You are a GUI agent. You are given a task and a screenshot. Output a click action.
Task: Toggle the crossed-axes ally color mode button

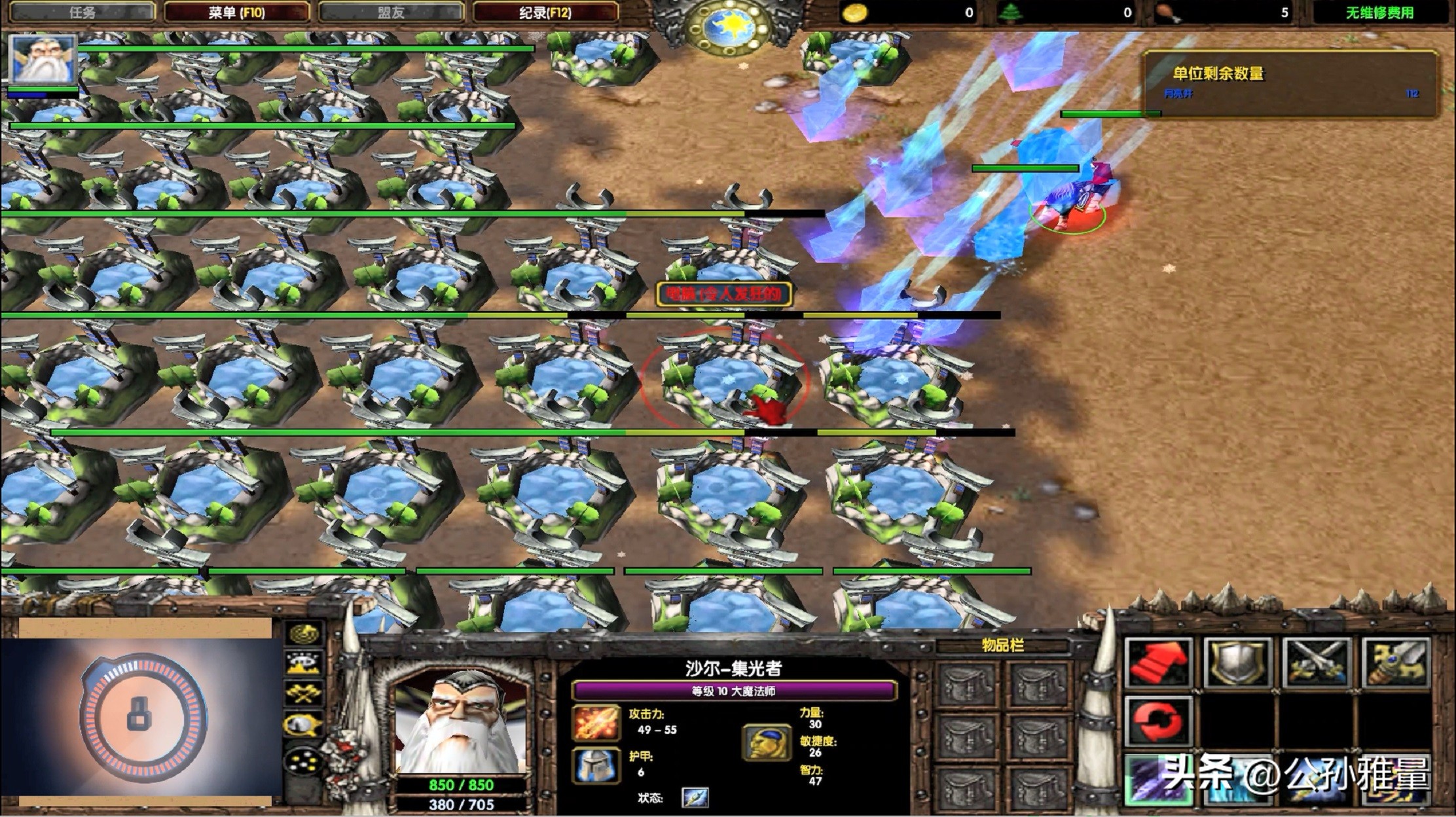point(304,694)
